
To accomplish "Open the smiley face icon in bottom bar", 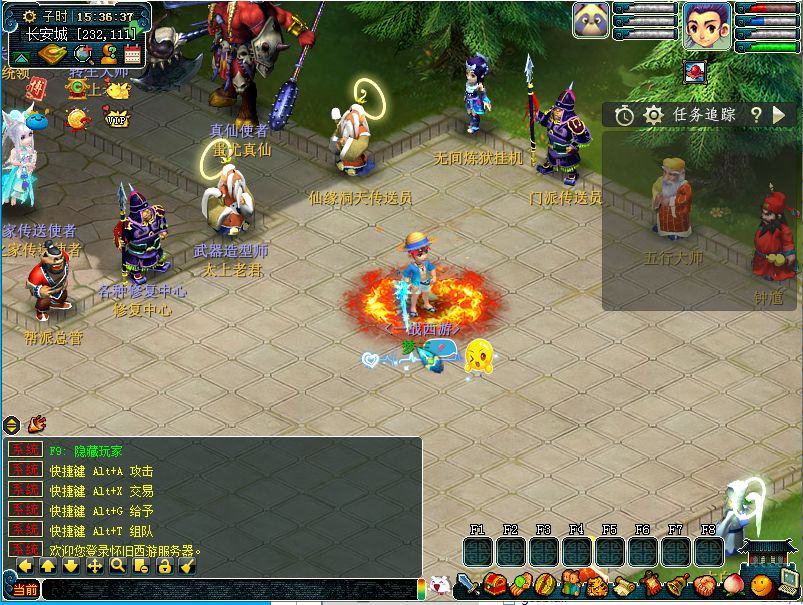I will (x=762, y=584).
